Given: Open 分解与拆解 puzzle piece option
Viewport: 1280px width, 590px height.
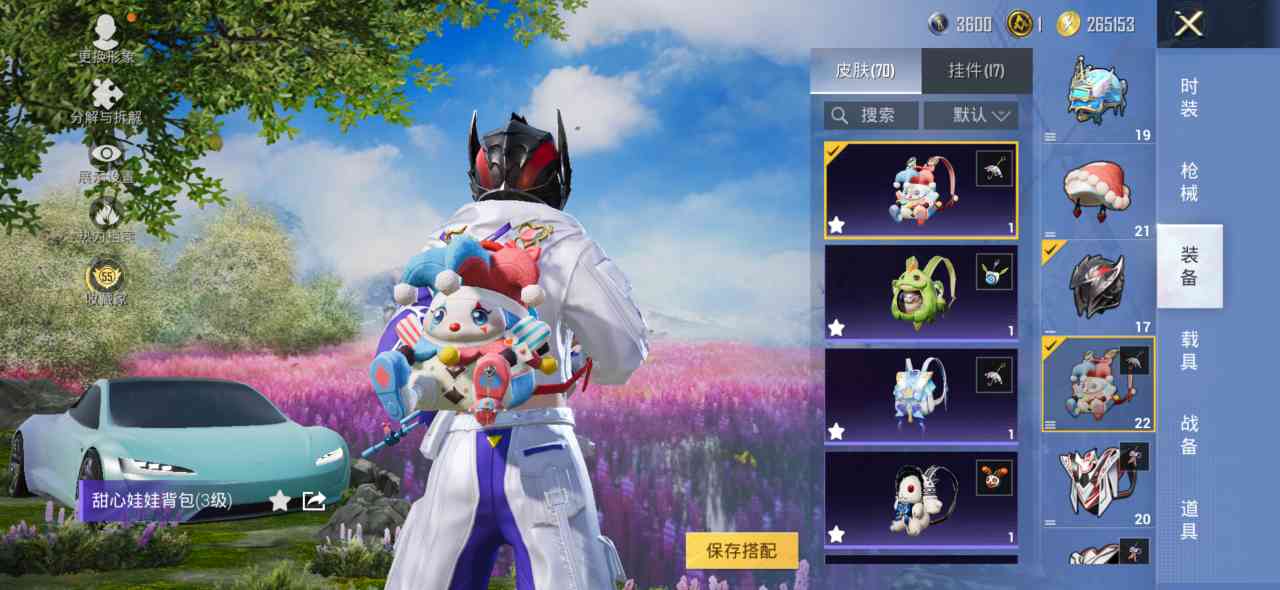Looking at the screenshot, I should point(106,100).
